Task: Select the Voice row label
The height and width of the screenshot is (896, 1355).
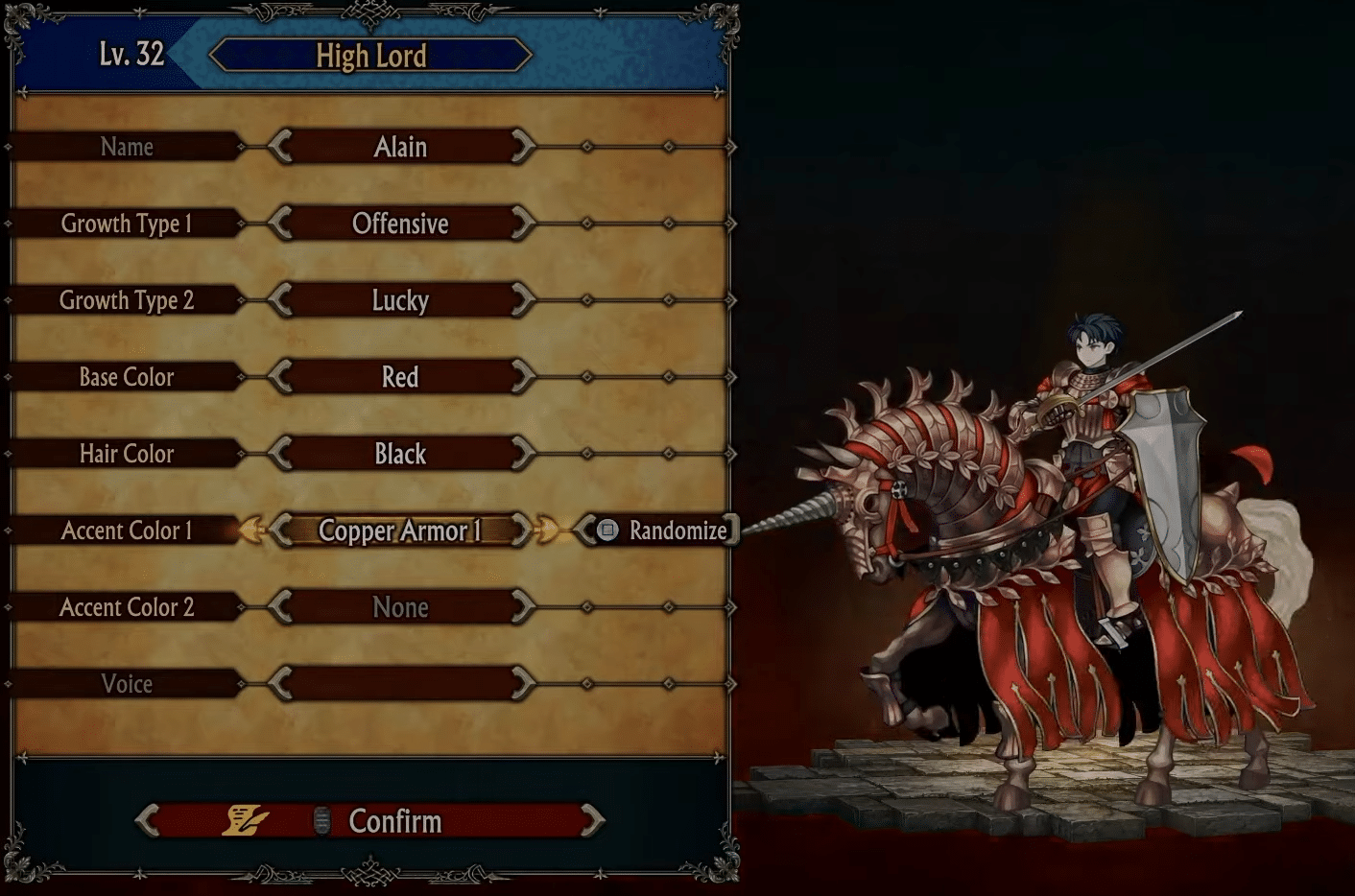Action: [x=127, y=684]
